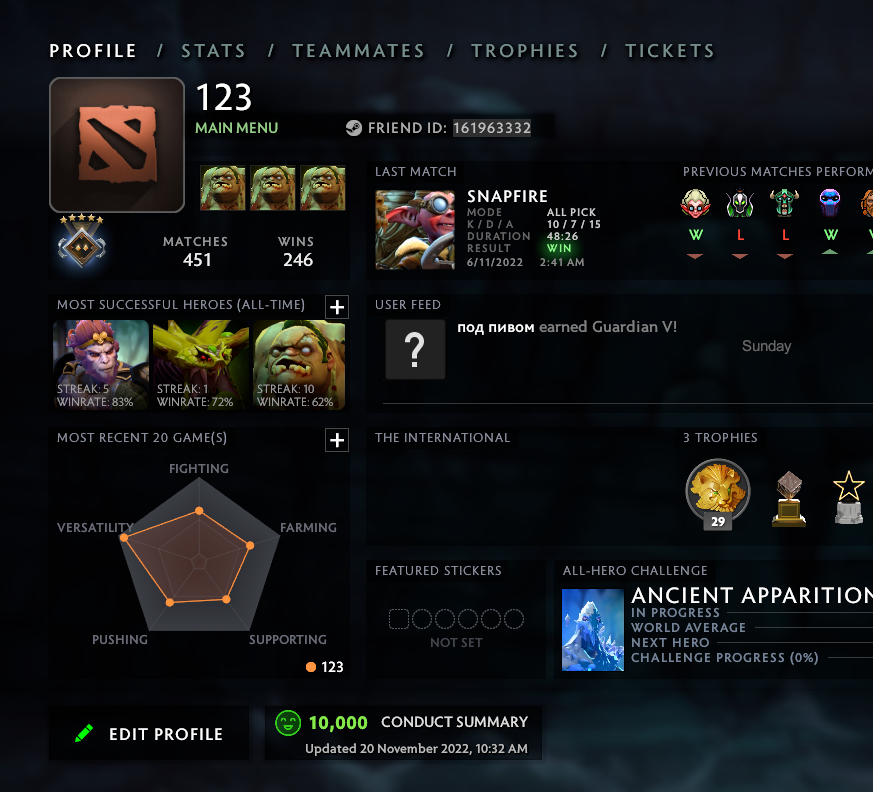Choose the Venomancer successful hero card
The height and width of the screenshot is (792, 873).
coord(200,365)
